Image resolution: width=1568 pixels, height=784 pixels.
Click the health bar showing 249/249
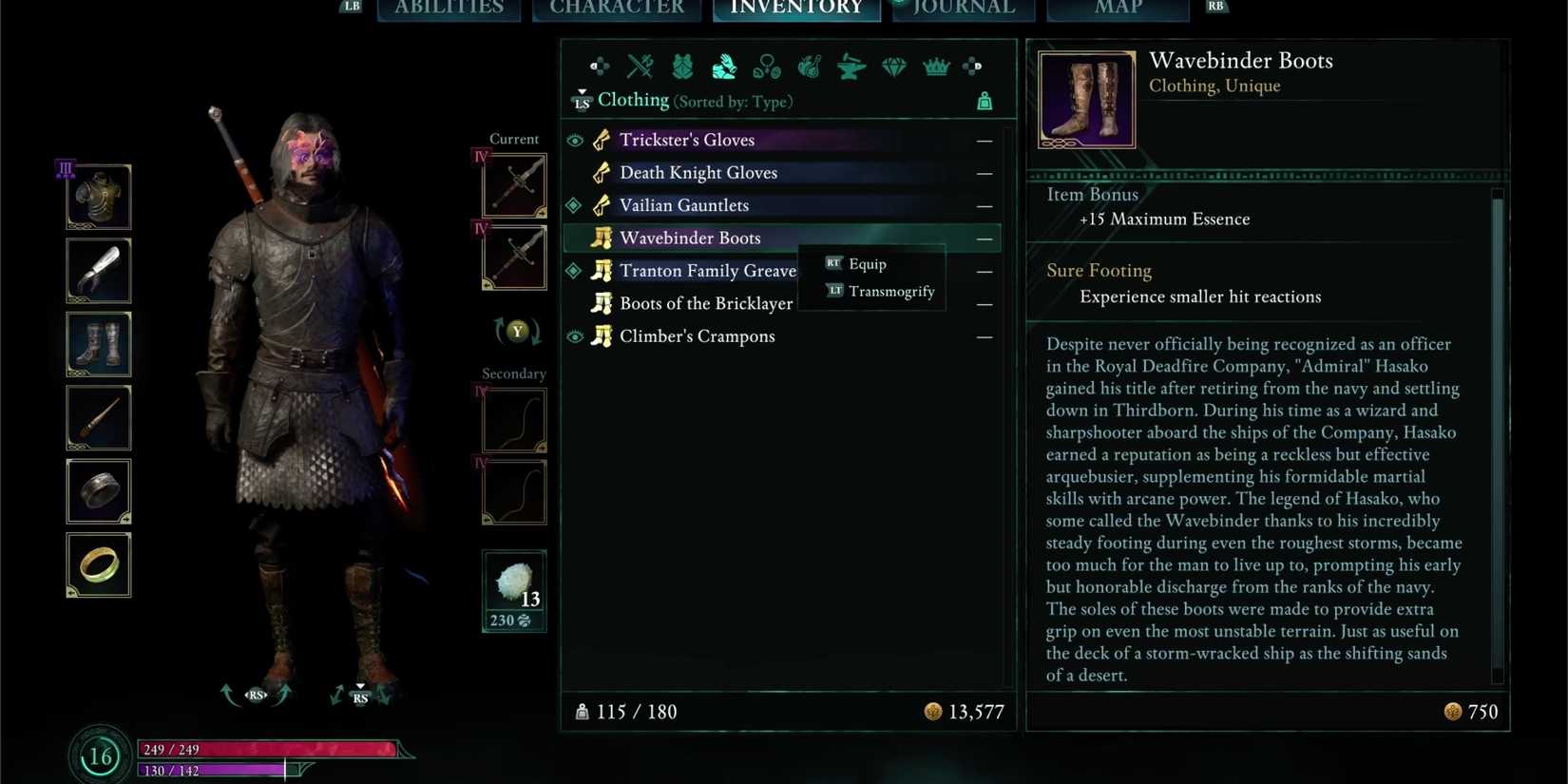click(271, 749)
